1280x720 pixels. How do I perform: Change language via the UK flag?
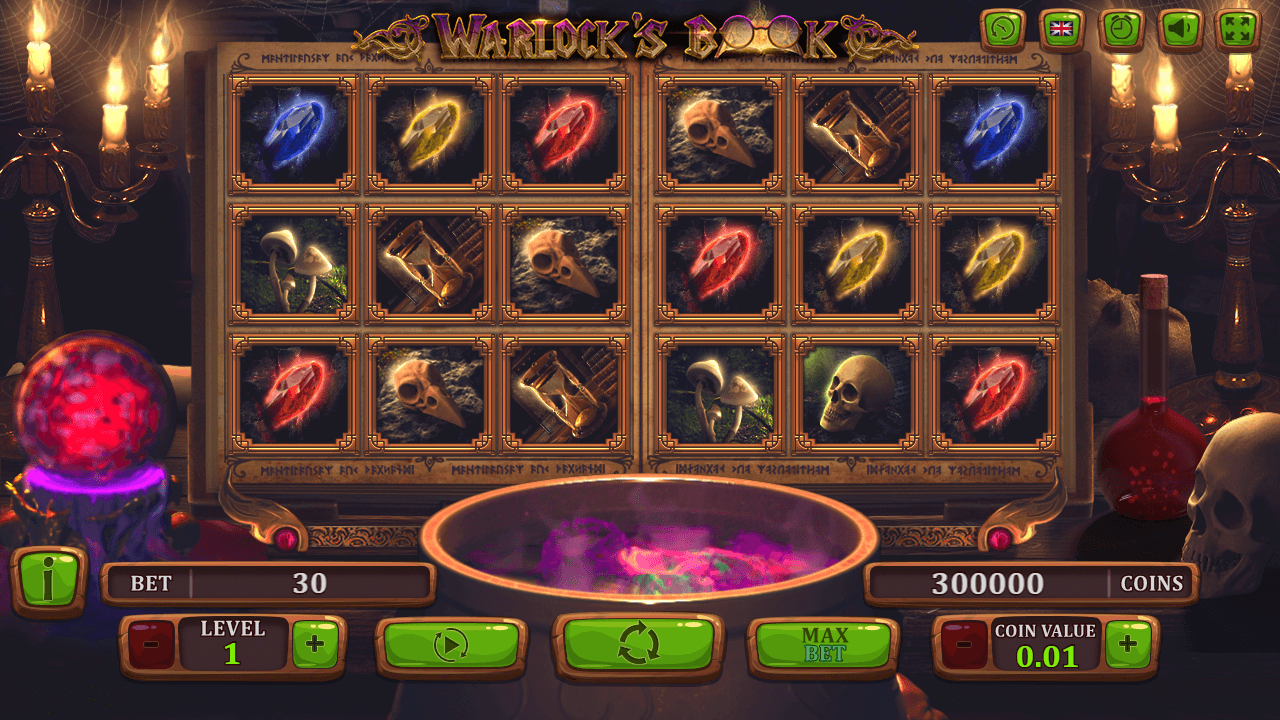[x=1062, y=30]
